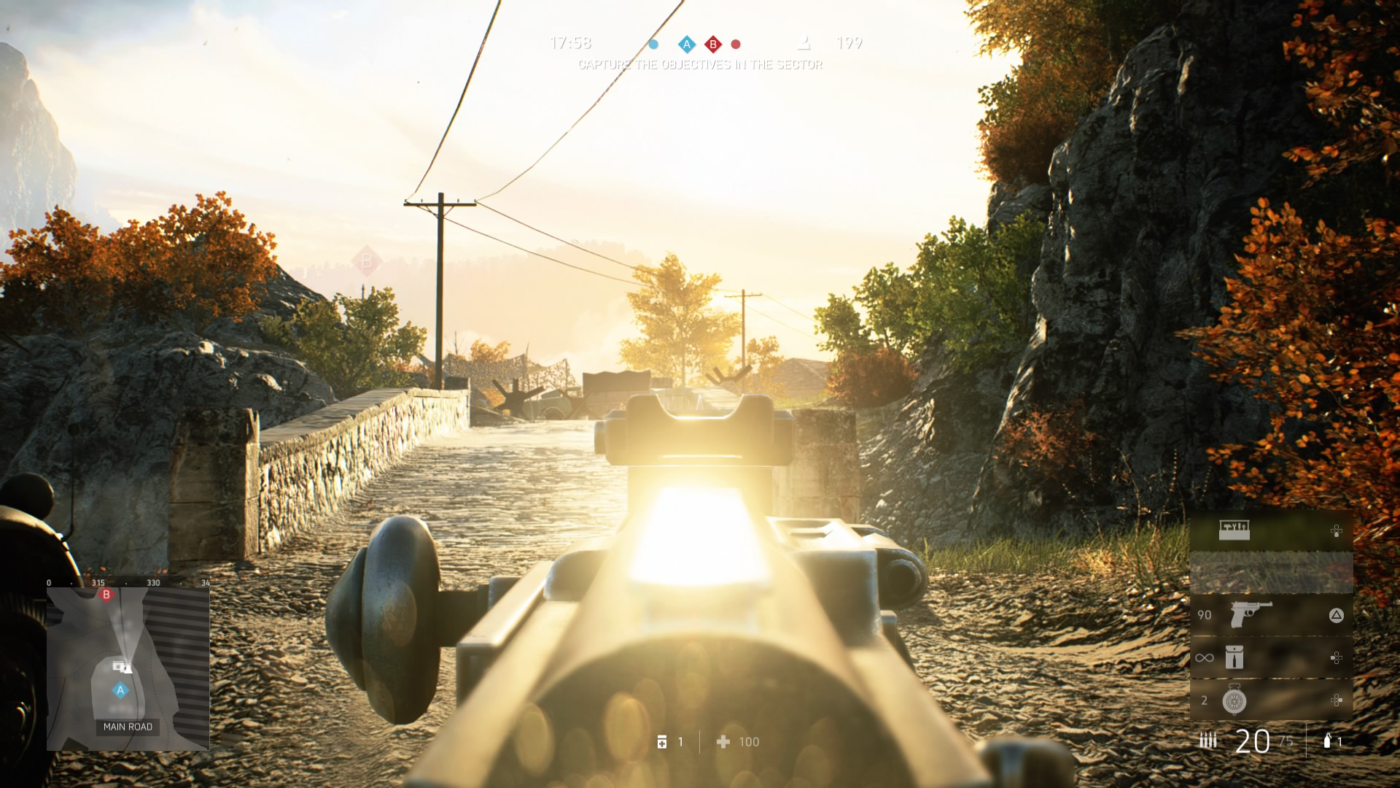Expand the d-pad prompt beside the mine

point(1337,699)
